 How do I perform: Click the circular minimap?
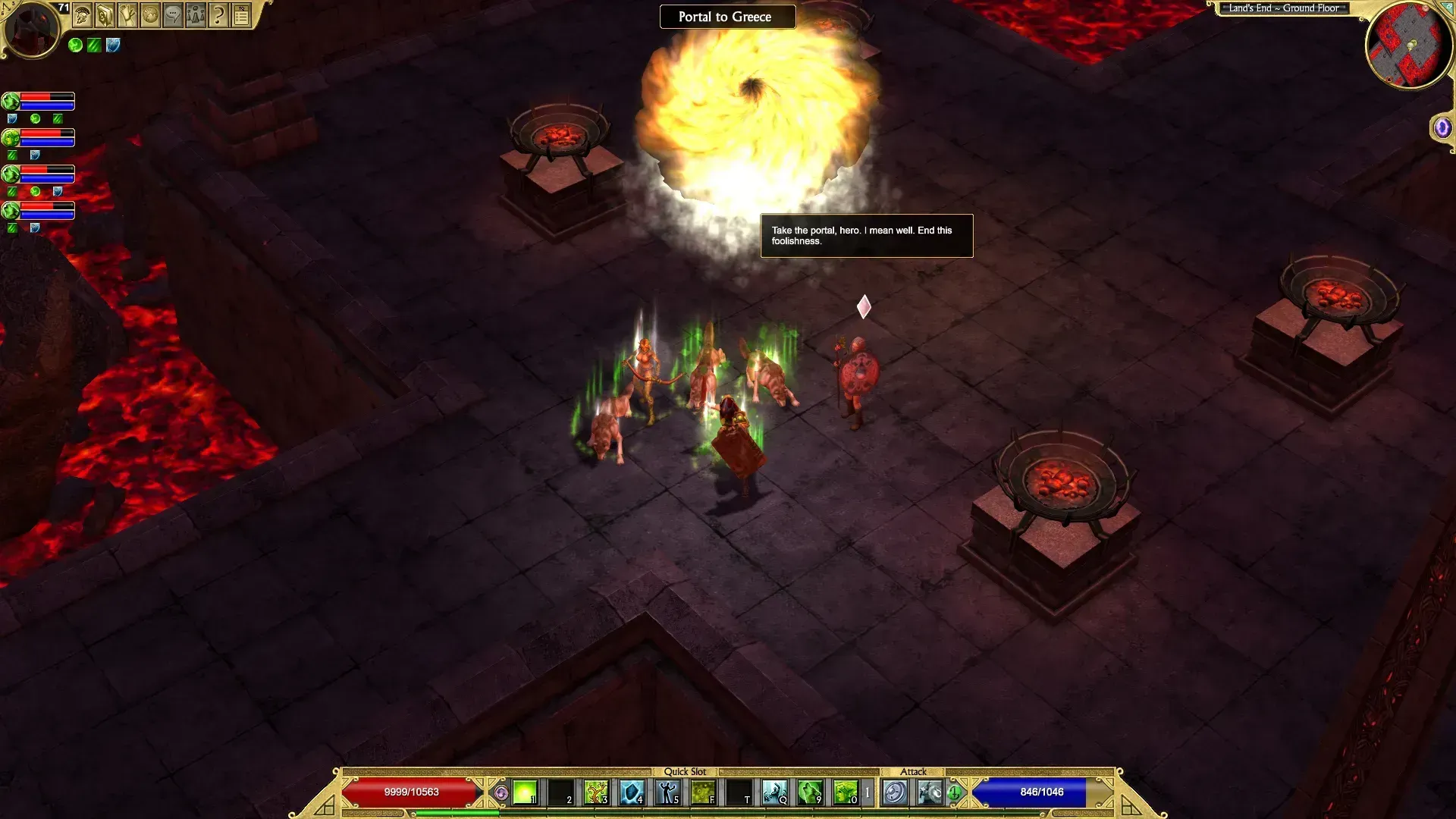click(x=1408, y=45)
